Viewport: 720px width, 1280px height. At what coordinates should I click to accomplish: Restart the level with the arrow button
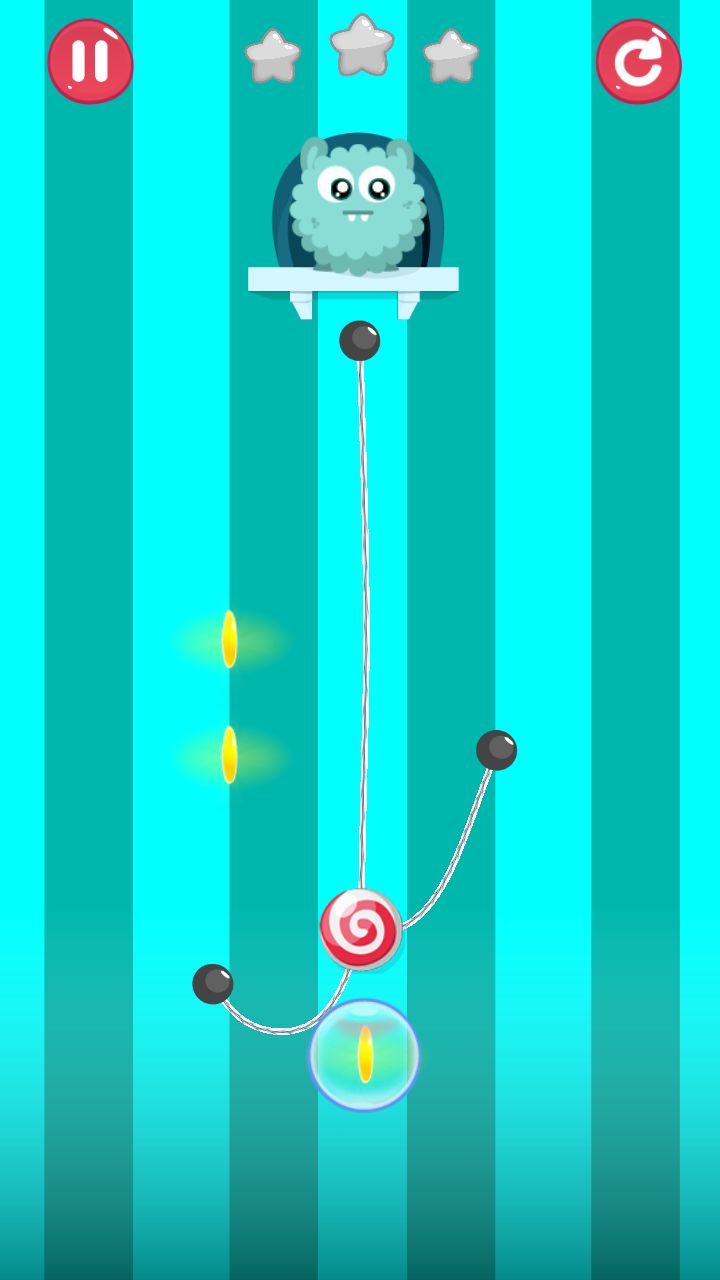(638, 62)
